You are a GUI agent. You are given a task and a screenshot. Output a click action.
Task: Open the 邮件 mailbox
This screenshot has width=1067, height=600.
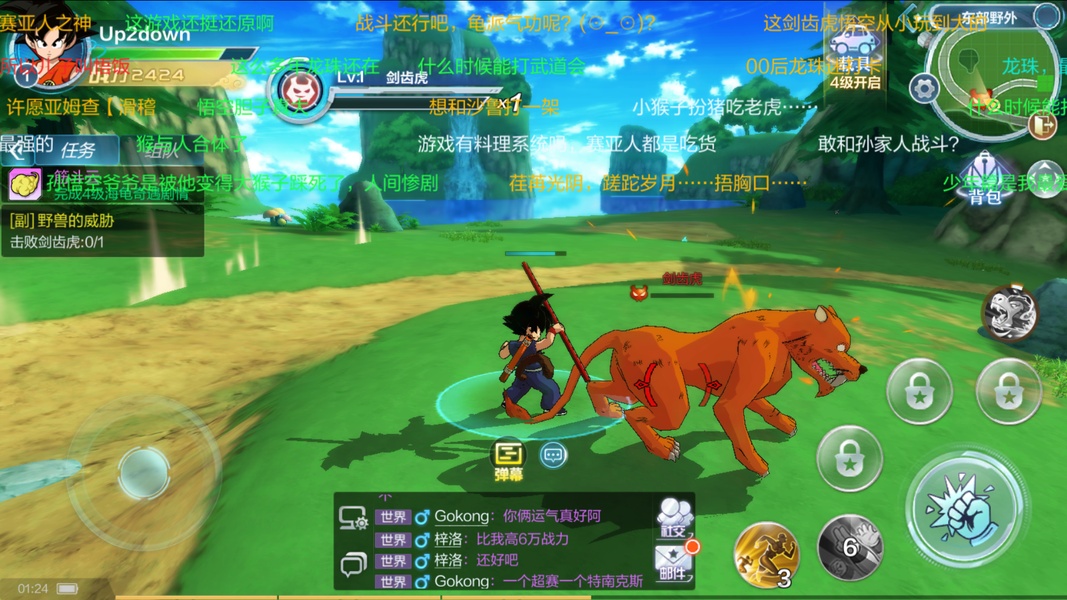(674, 564)
